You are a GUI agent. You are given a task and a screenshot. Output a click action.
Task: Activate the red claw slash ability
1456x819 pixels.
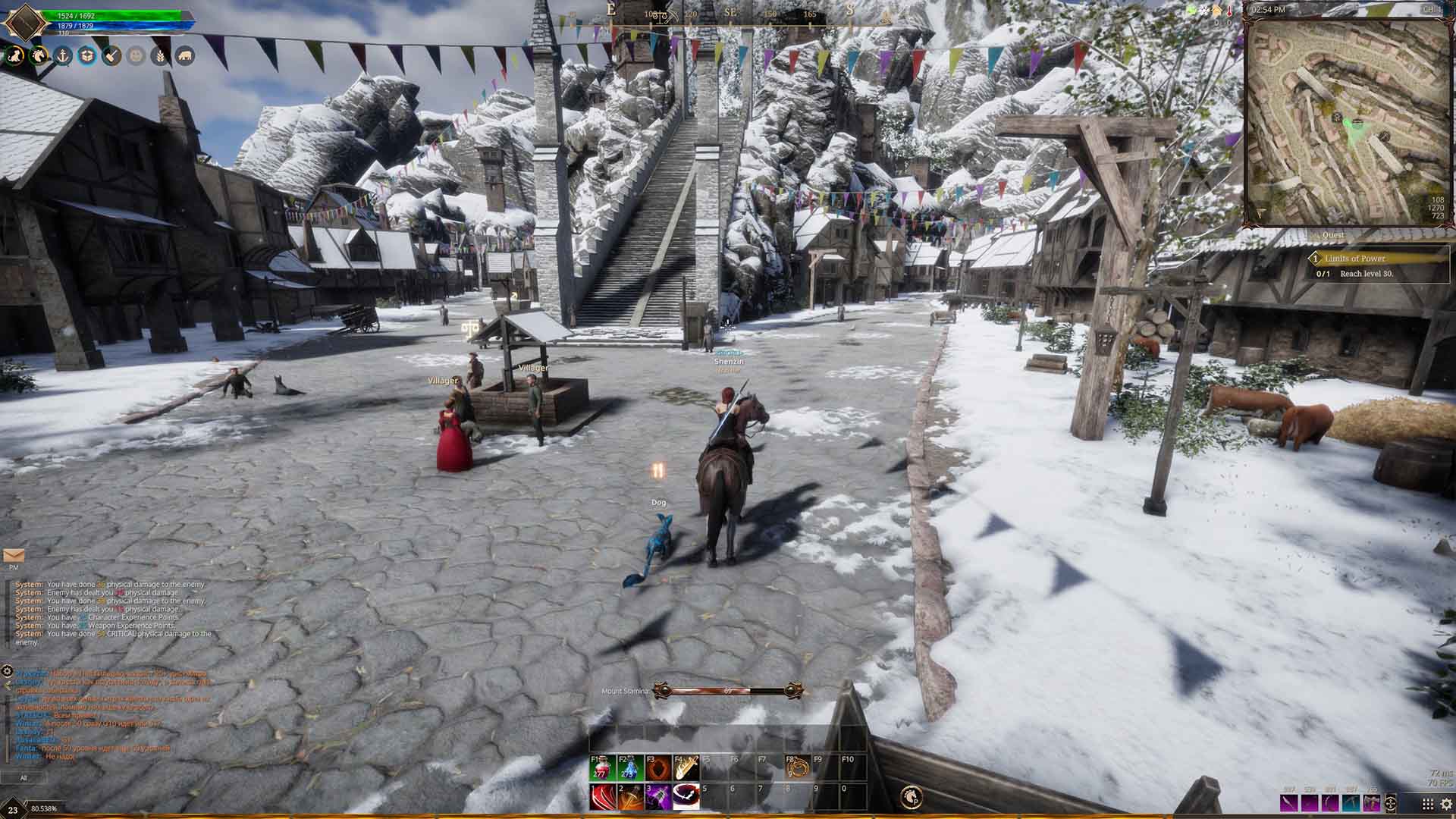click(601, 797)
